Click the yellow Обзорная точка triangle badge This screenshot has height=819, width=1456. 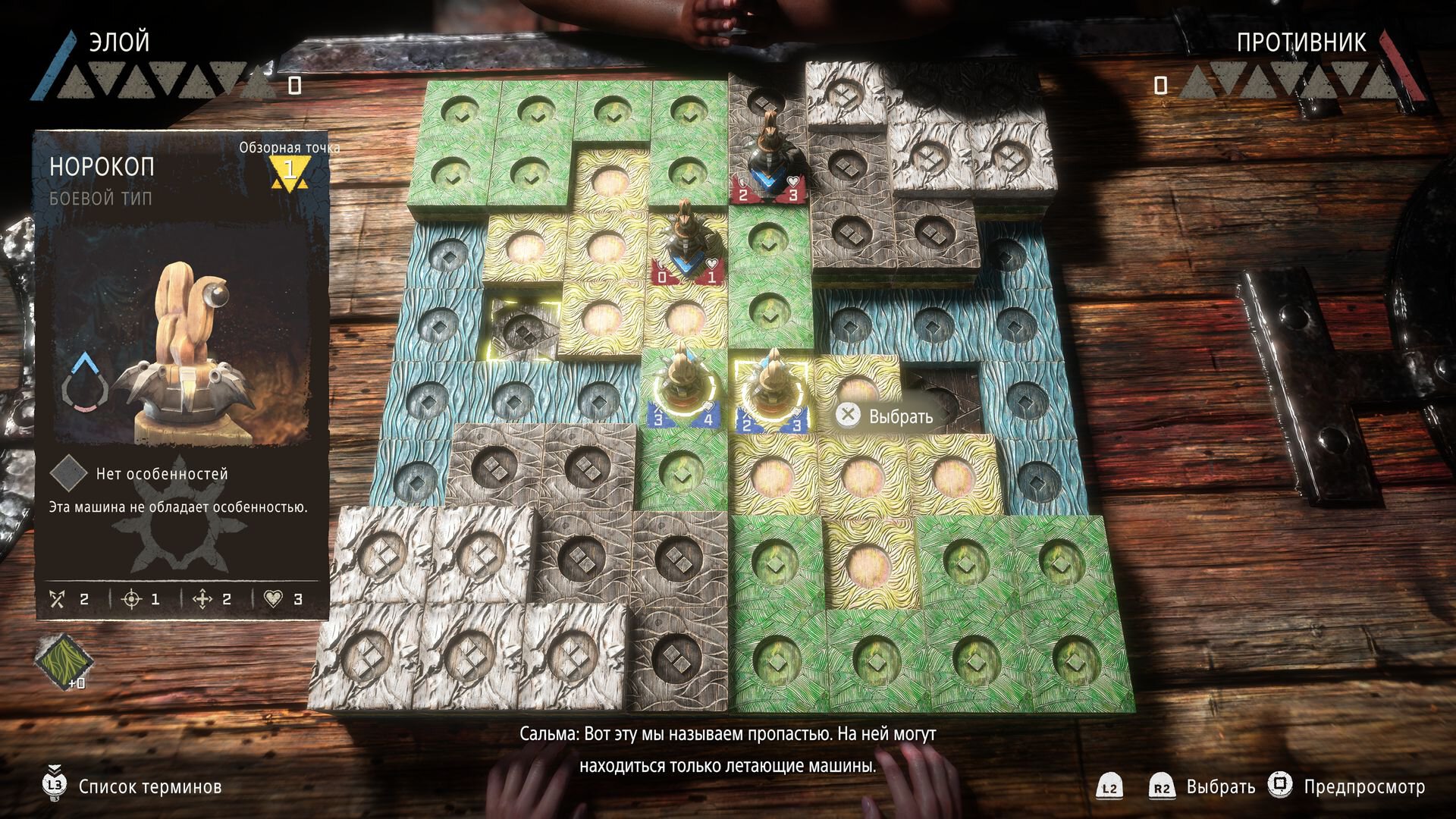tap(289, 172)
